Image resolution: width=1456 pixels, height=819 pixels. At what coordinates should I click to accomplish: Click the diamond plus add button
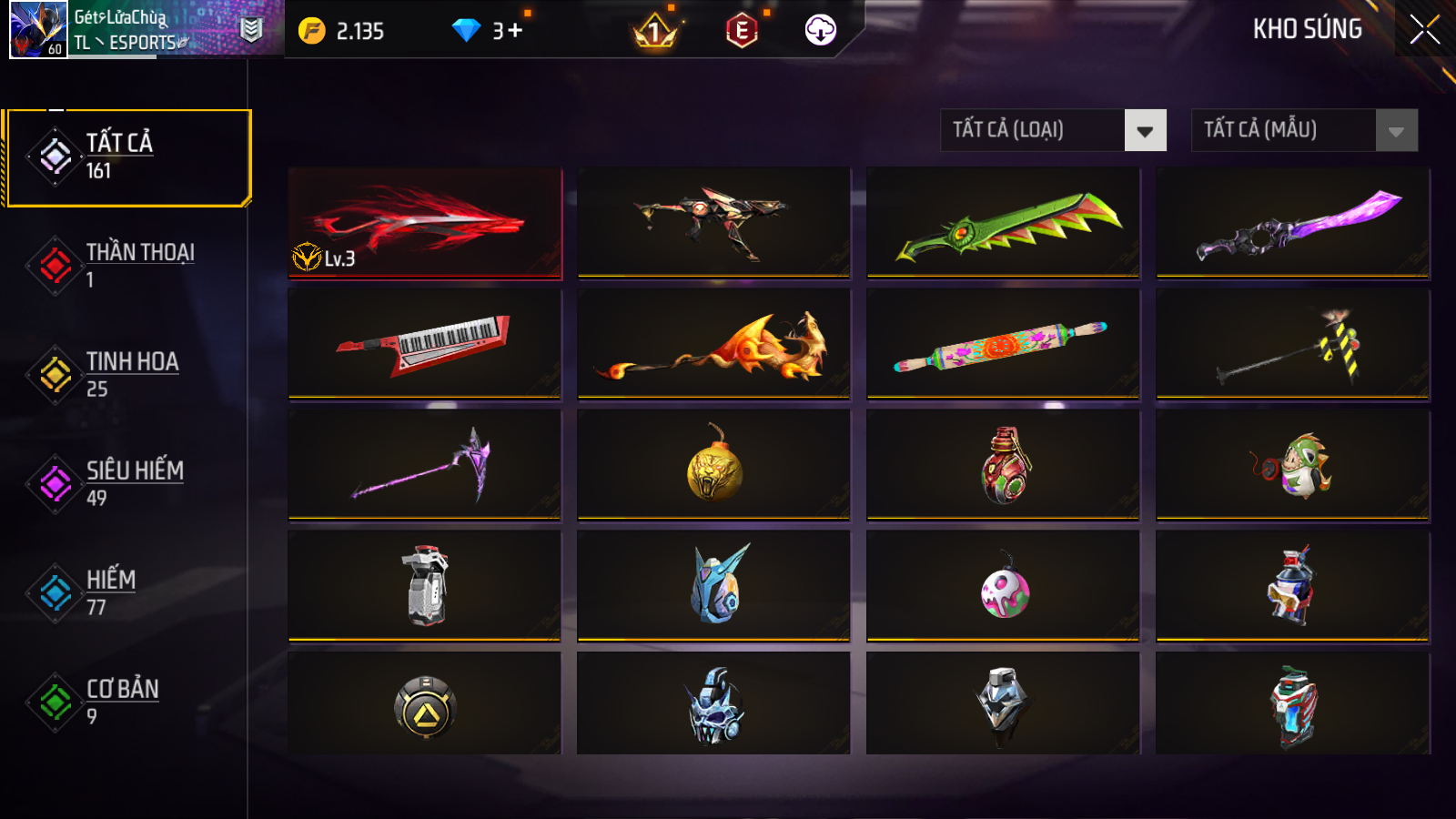tap(515, 31)
